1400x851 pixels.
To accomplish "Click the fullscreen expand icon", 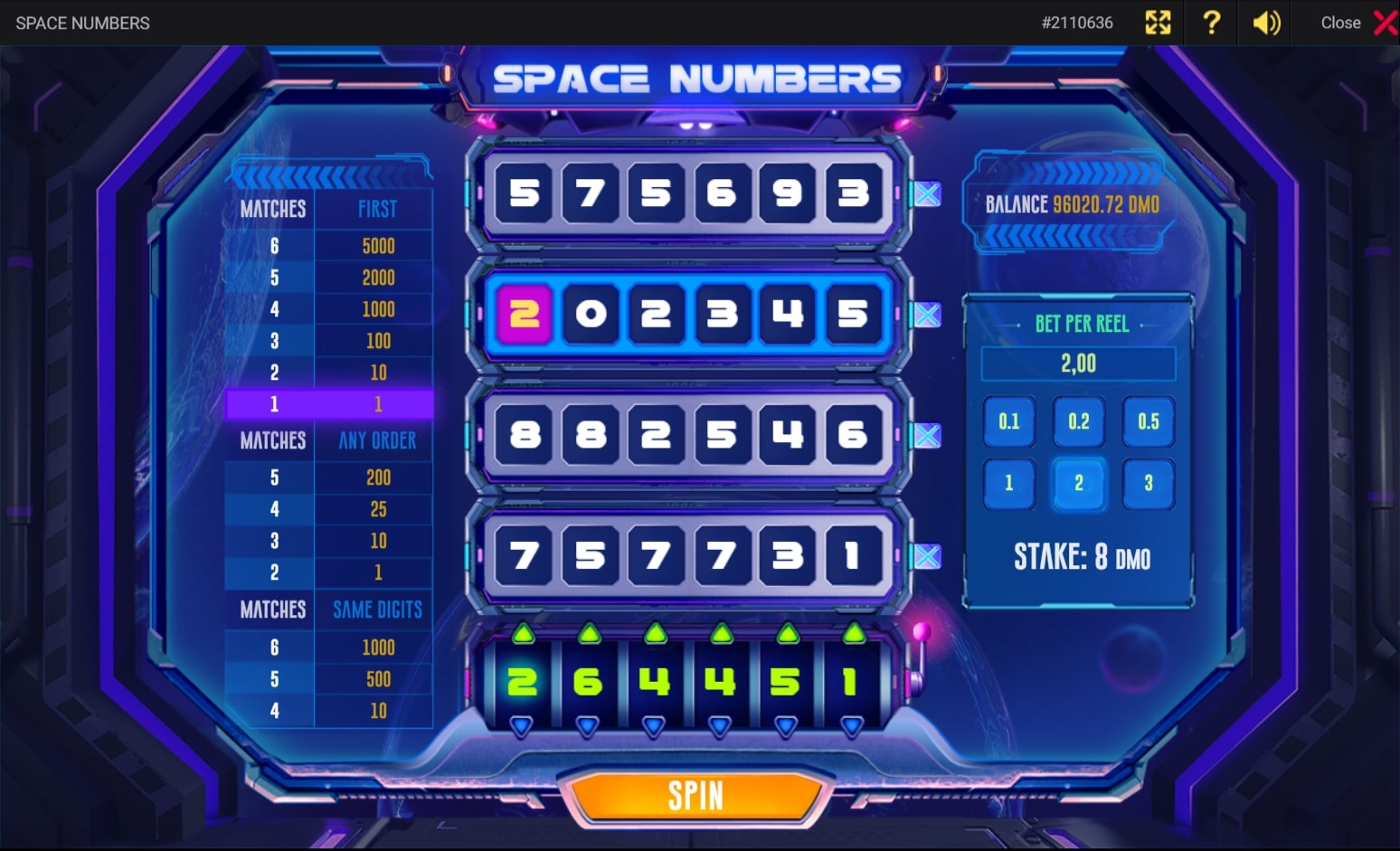I will click(1158, 23).
